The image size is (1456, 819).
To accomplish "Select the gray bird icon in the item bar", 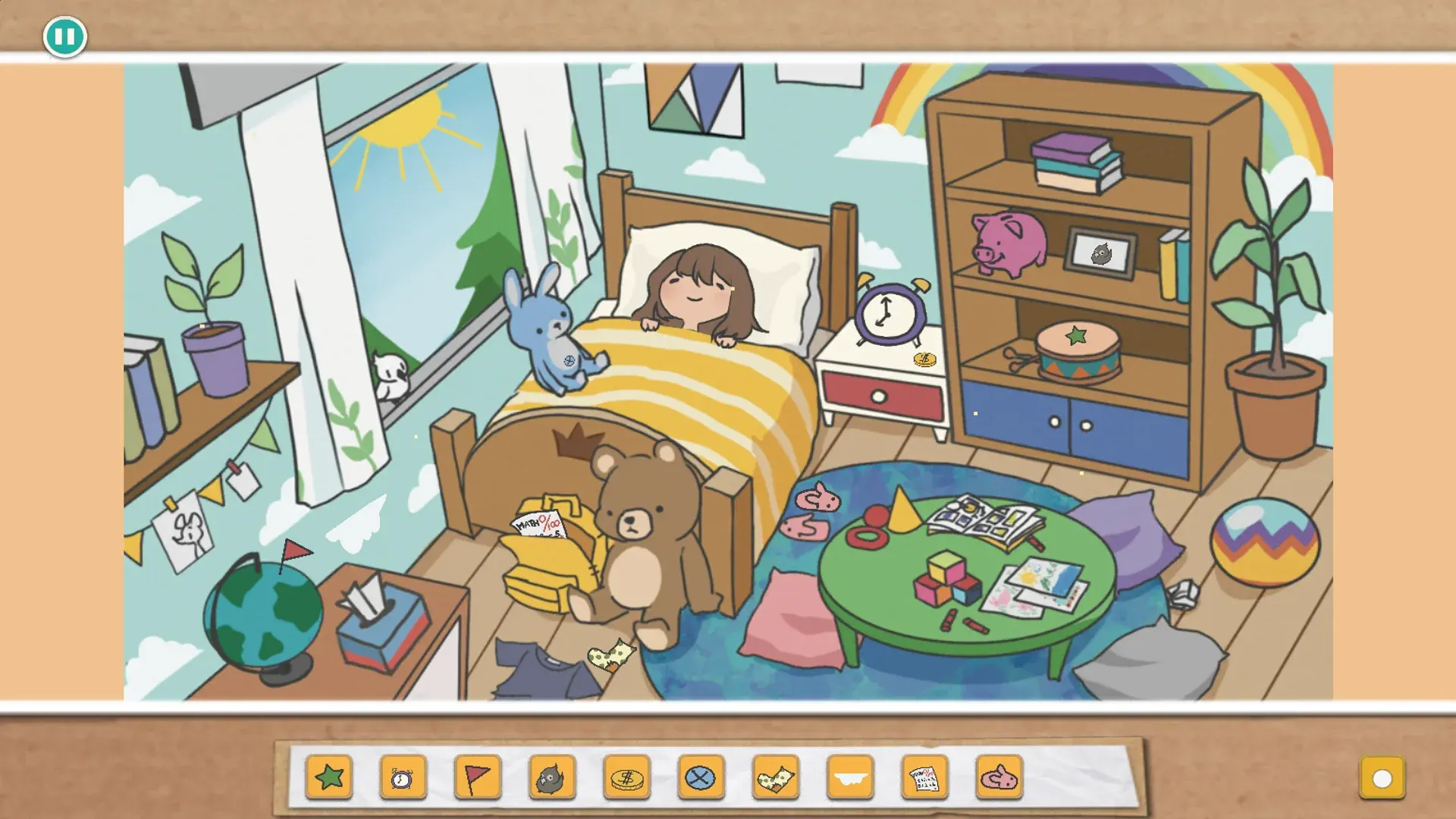I will [552, 777].
